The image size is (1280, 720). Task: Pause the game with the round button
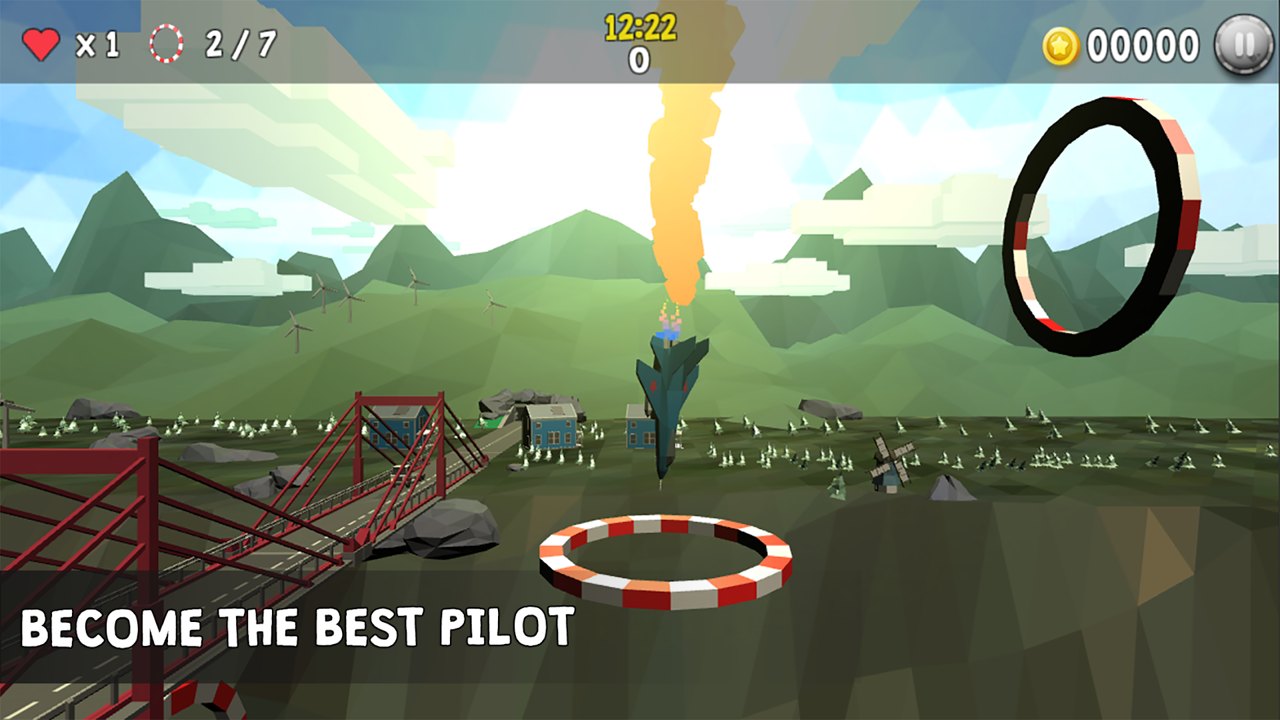point(1243,45)
